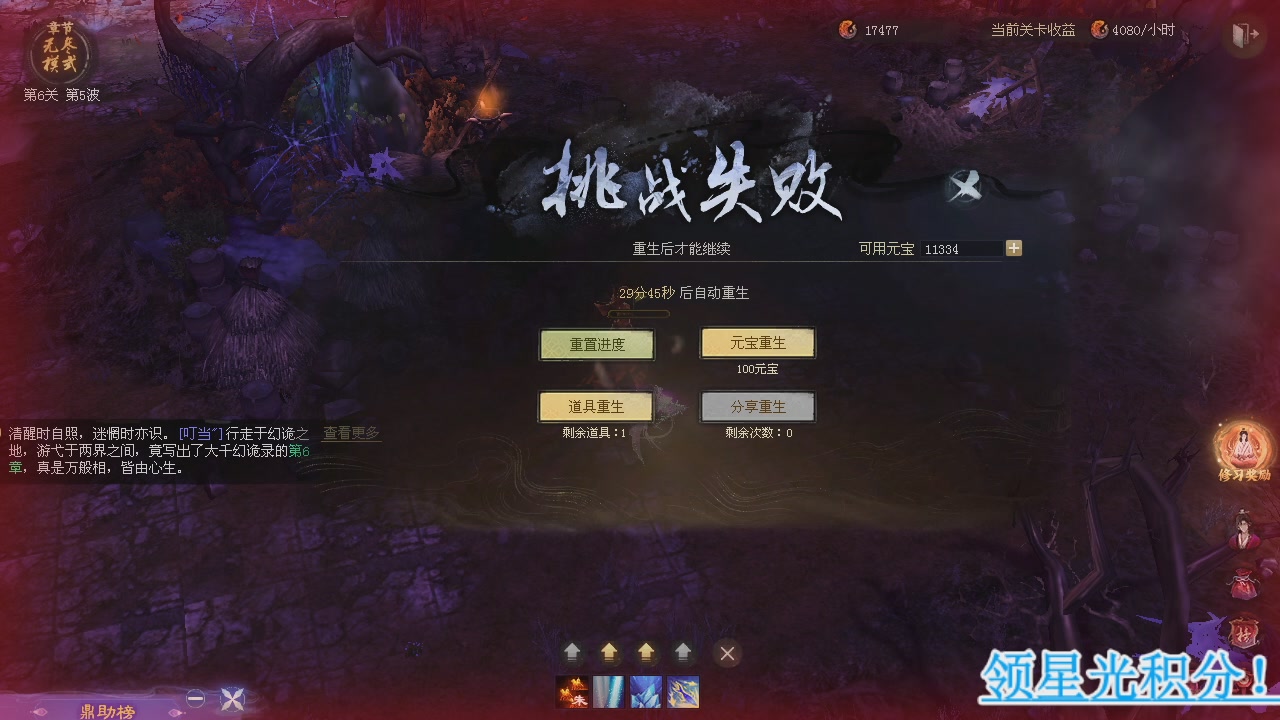Select the ice crystal skill icon
Image resolution: width=1280 pixels, height=720 pixels.
[x=646, y=691]
